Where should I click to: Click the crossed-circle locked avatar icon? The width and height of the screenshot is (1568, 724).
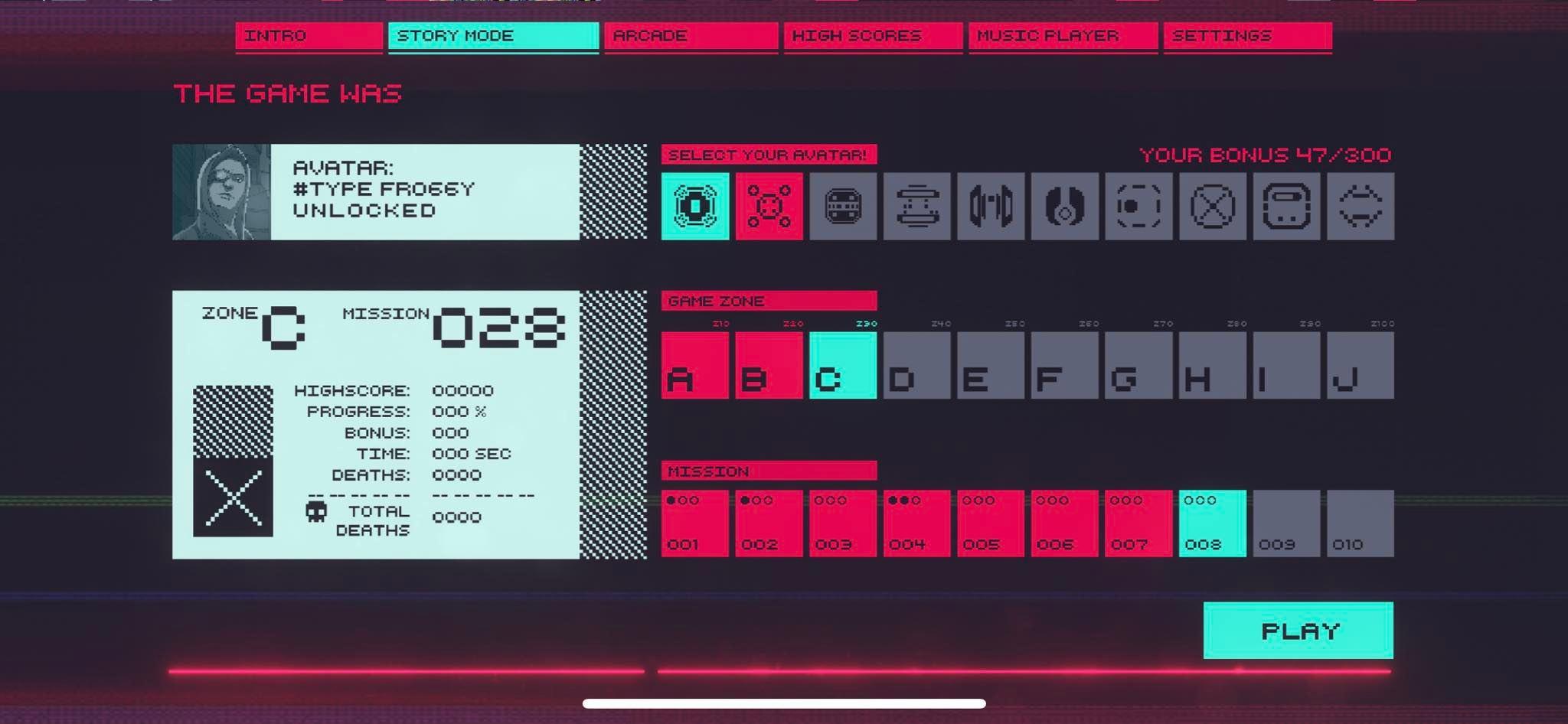tap(1212, 207)
